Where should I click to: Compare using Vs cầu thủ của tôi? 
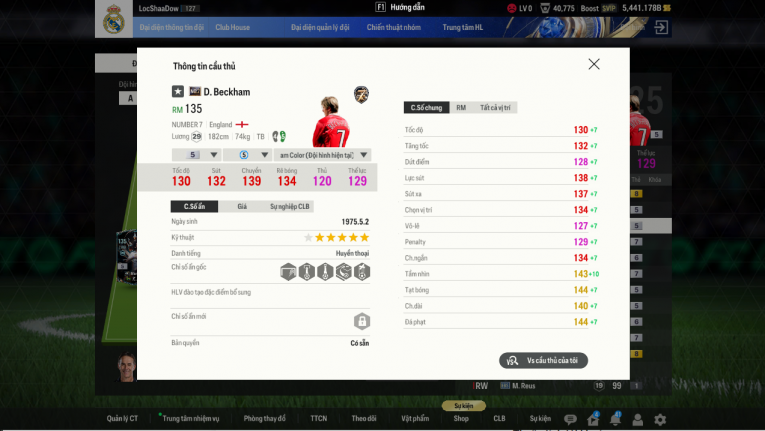pyautogui.click(x=543, y=360)
